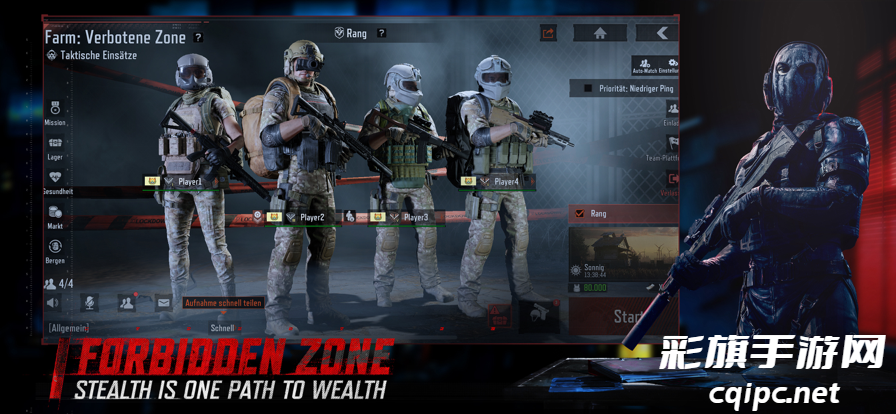
Task: Click the share arrow button
Action: 548,33
